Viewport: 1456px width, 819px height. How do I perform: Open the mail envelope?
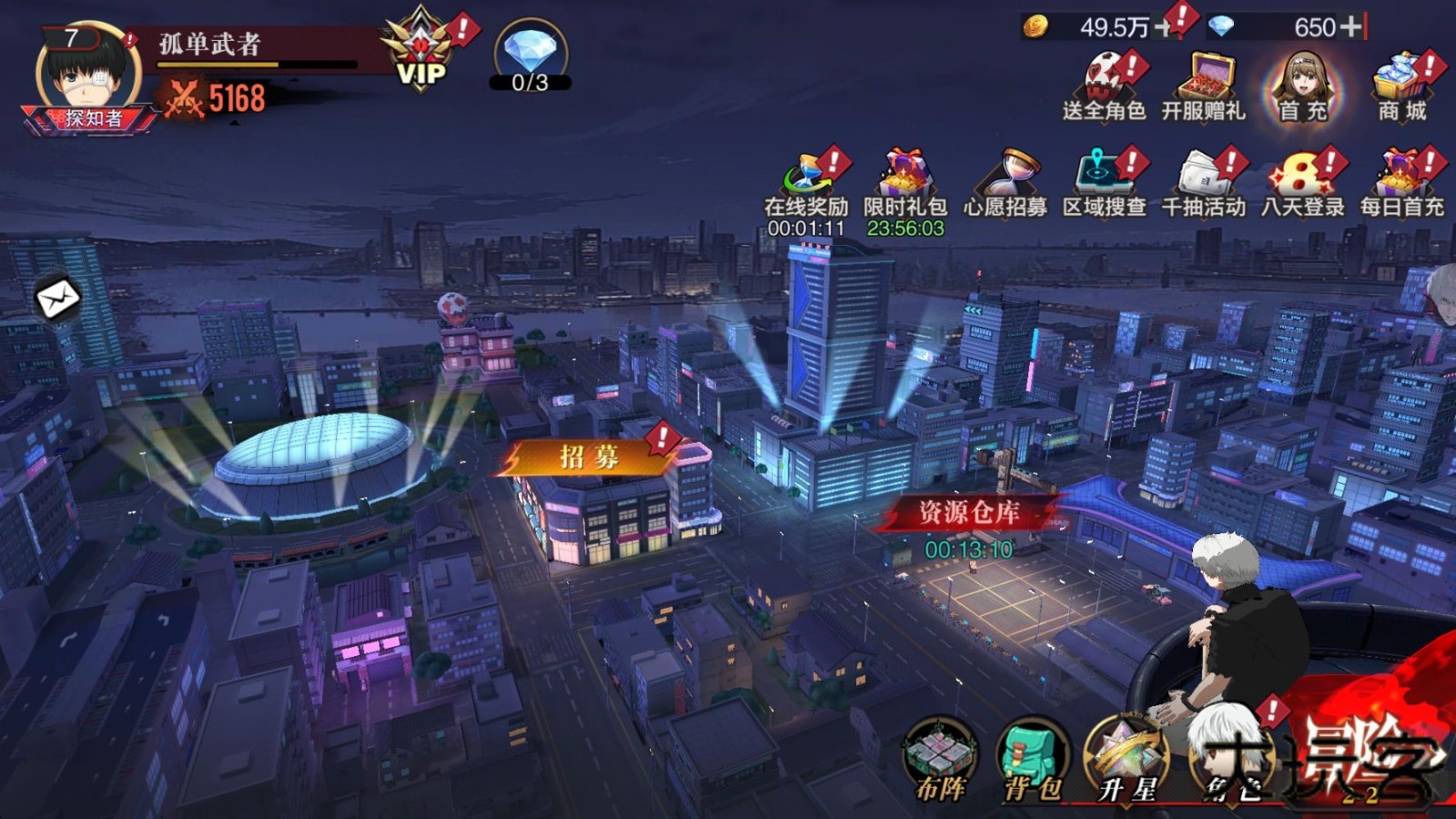point(57,298)
